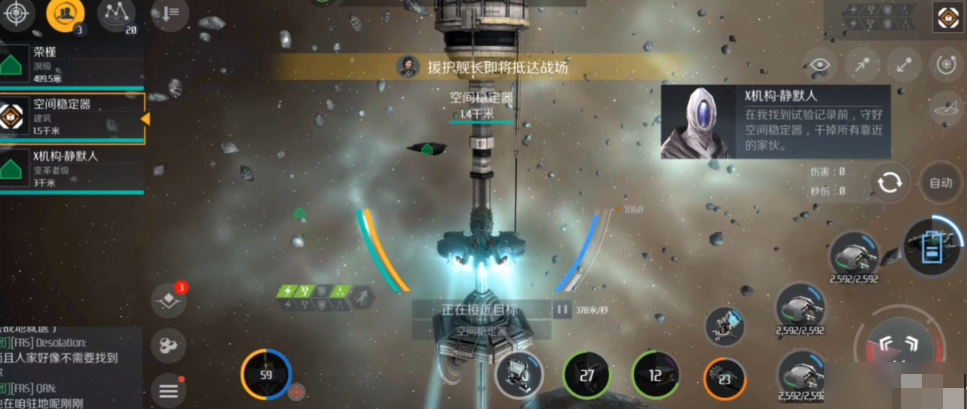Image resolution: width=967 pixels, height=409 pixels.
Task: Activate the module showing 12
Action: tap(655, 375)
